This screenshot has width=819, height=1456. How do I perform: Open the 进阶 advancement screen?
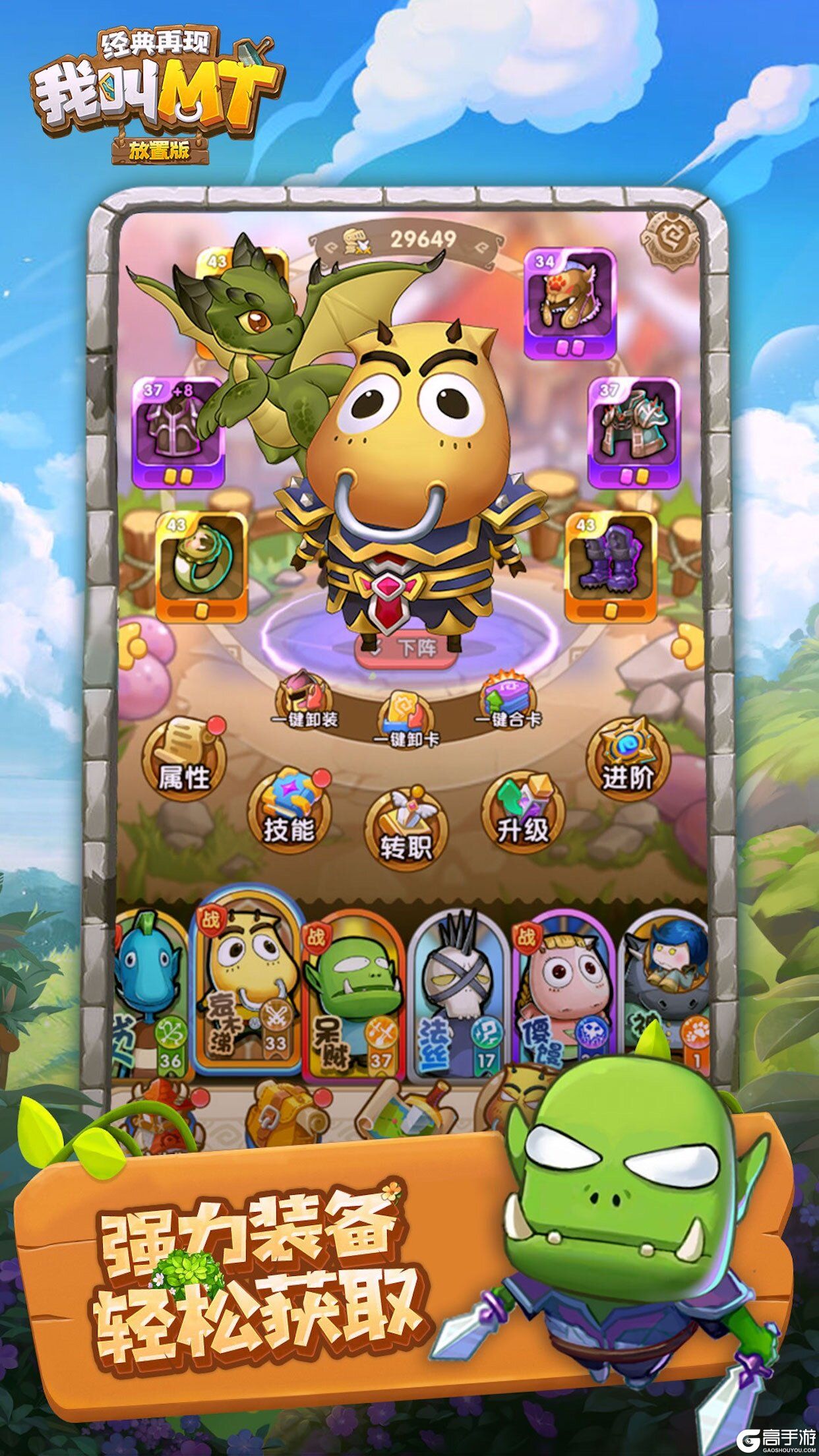point(627,758)
